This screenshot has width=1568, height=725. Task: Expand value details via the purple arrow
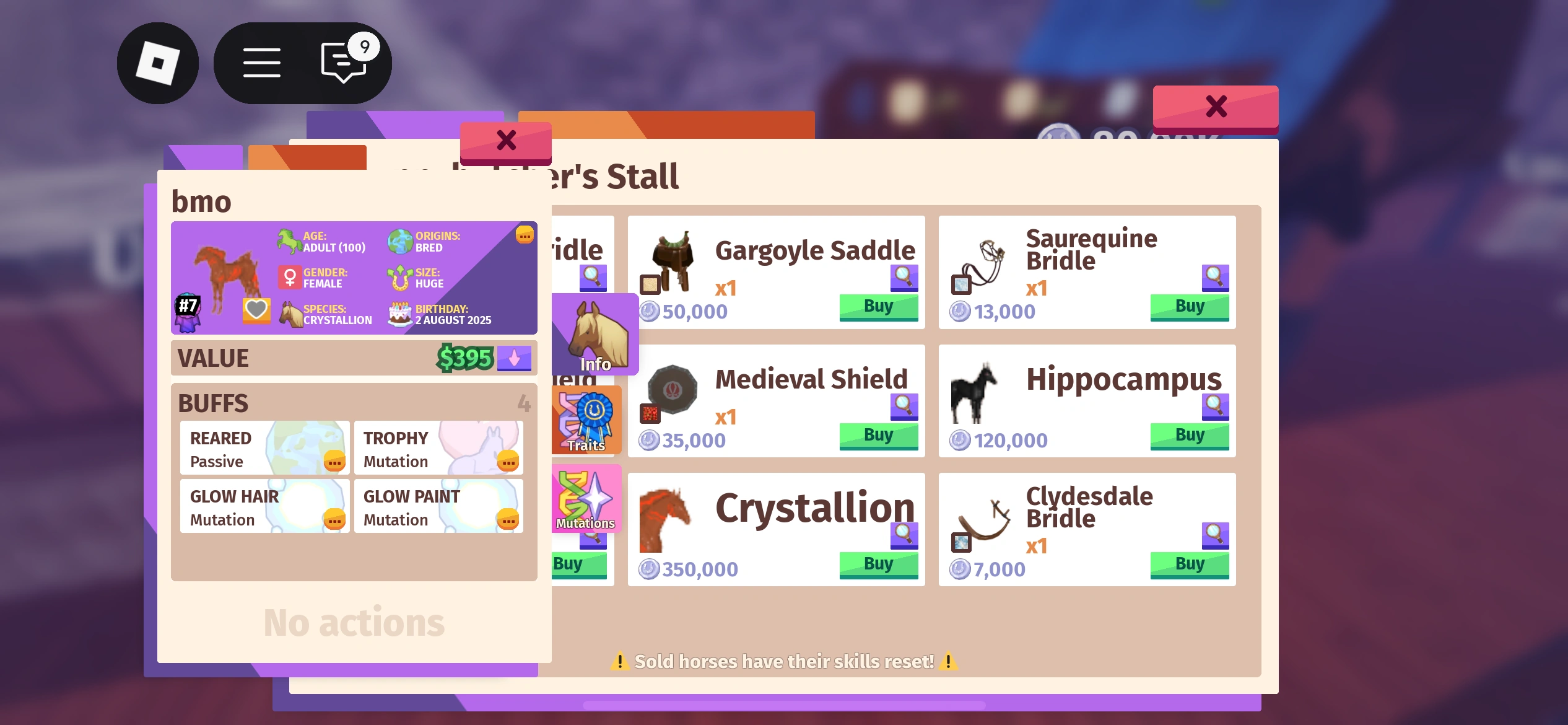pos(514,358)
